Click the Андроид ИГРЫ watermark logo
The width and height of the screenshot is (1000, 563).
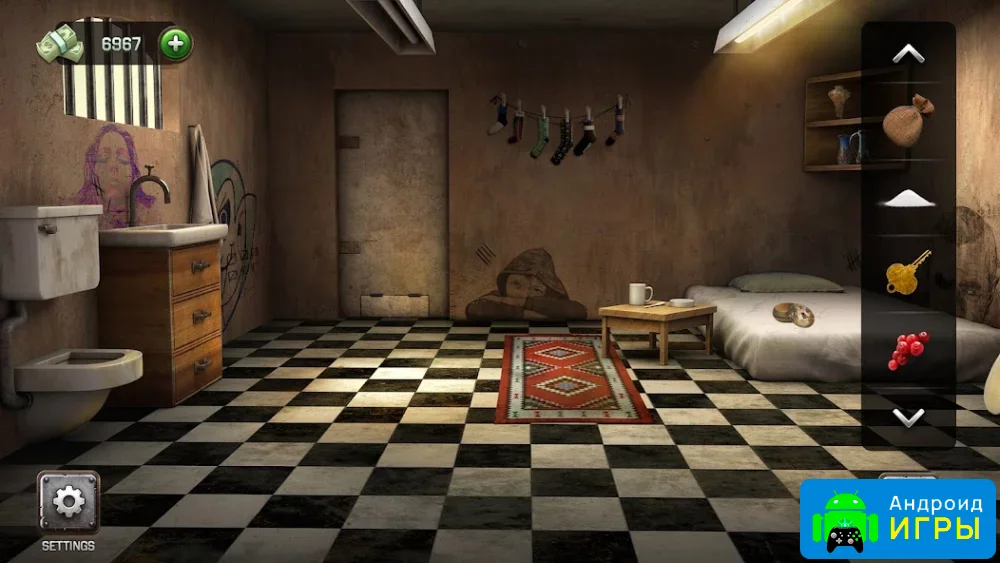[897, 519]
